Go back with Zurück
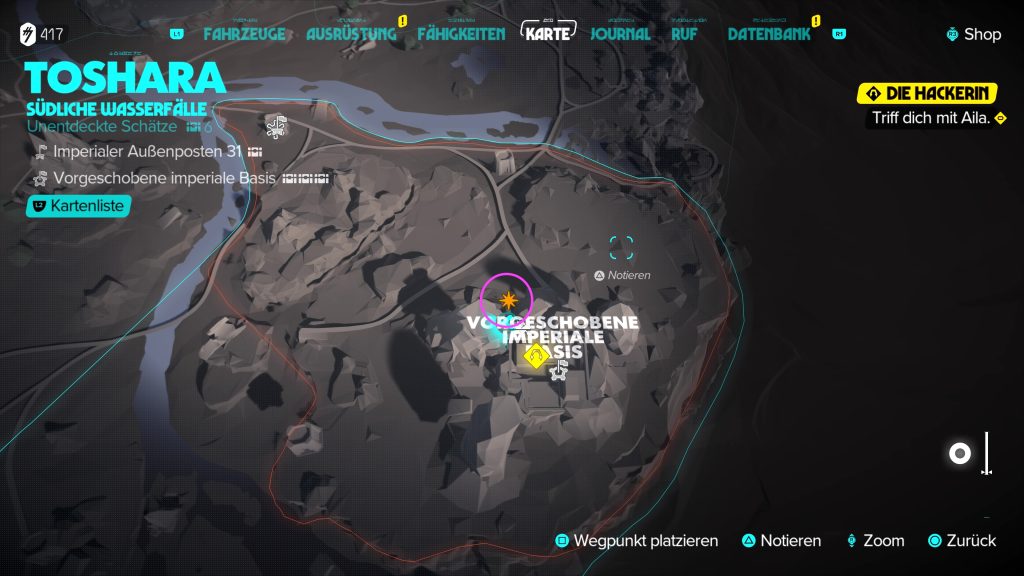Image resolution: width=1024 pixels, height=576 pixels. pos(961,541)
